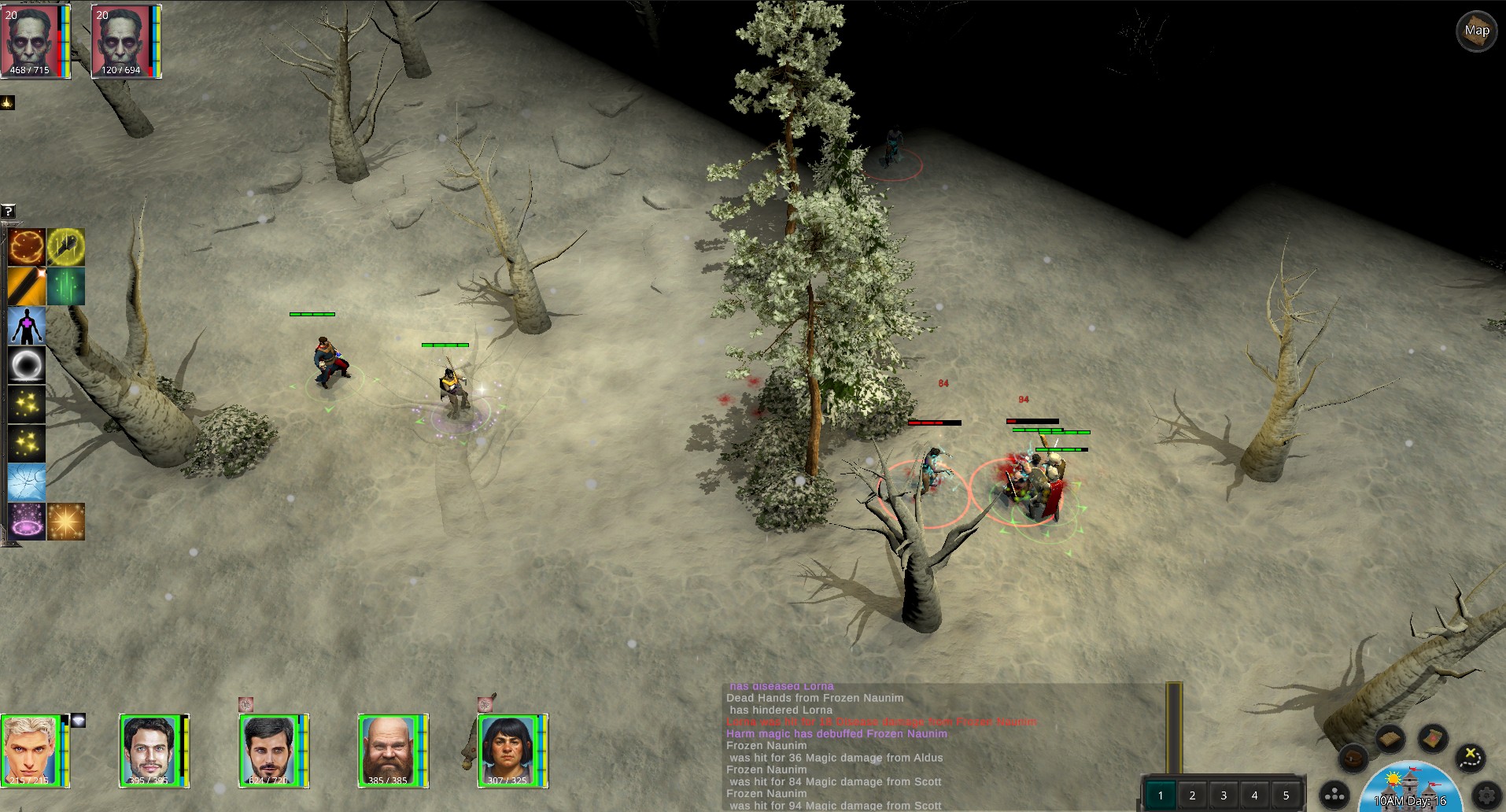Viewport: 1506px width, 812px height.
Task: Cast the golden starburst spell
Action: click(x=65, y=521)
